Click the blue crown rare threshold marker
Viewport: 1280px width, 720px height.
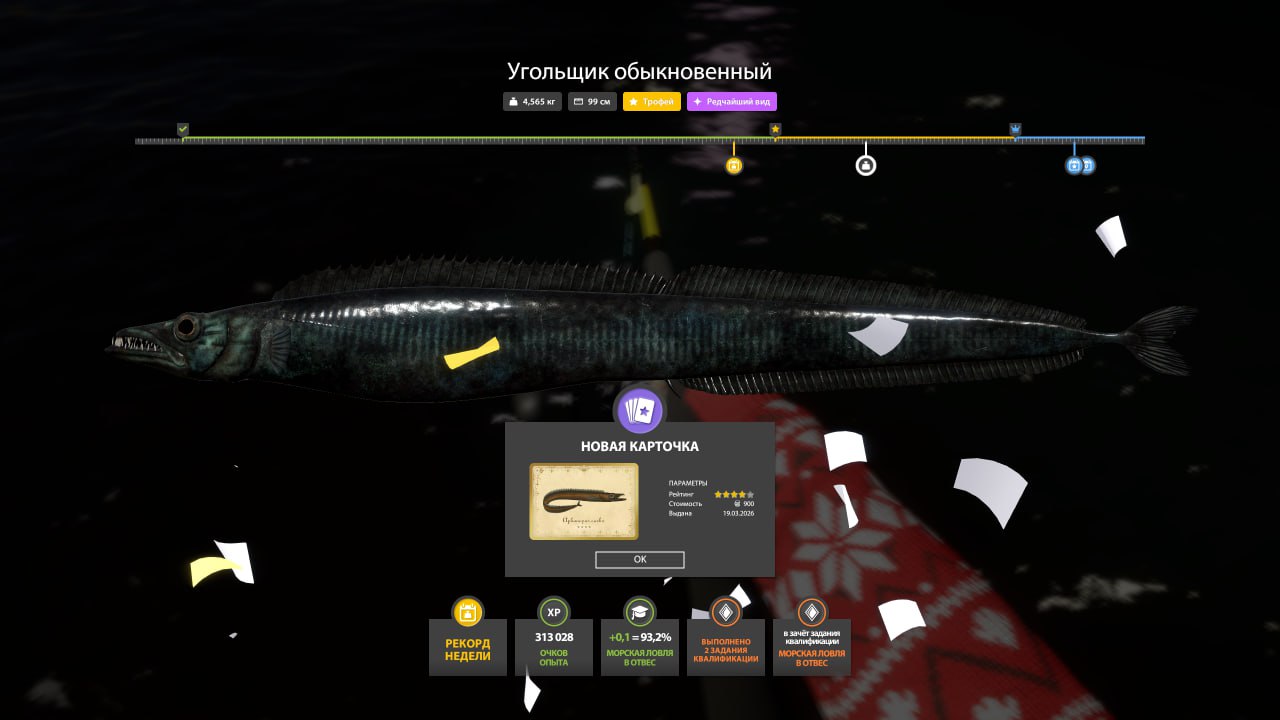click(1016, 129)
